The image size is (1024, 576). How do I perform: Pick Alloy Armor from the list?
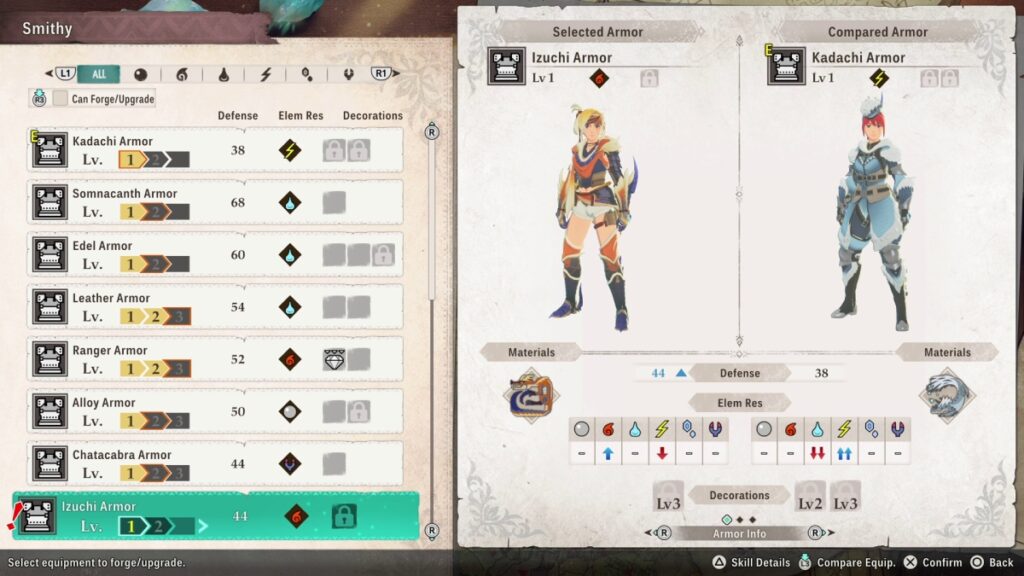215,411
